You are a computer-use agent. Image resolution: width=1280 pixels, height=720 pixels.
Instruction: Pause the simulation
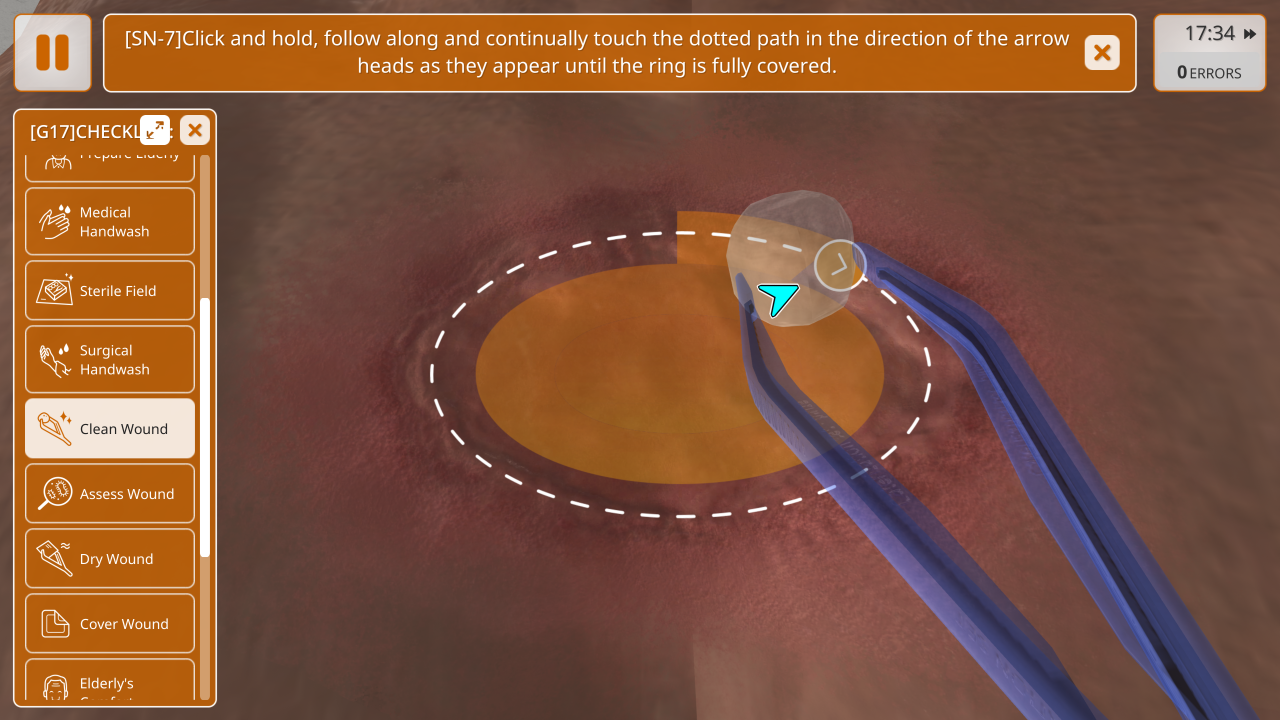tap(52, 53)
